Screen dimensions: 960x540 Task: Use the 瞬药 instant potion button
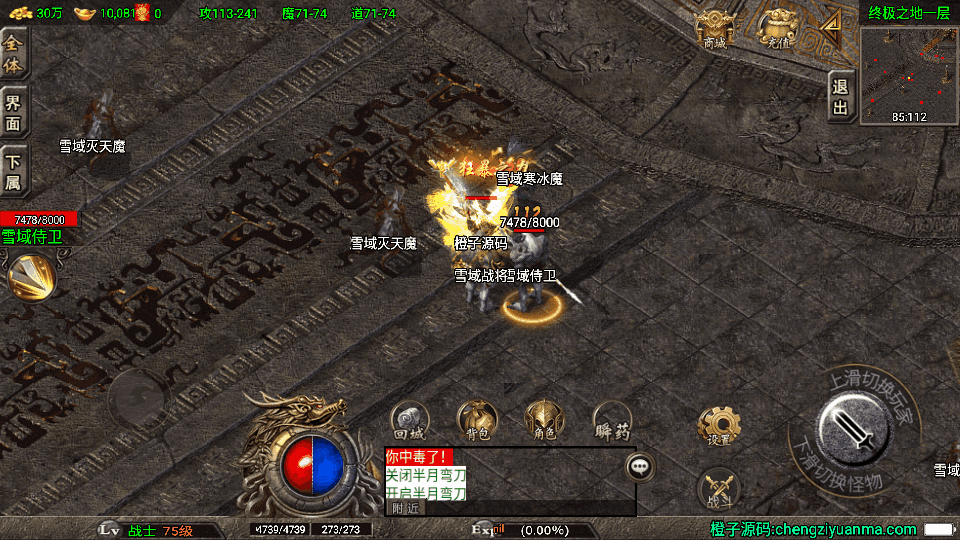coord(612,420)
